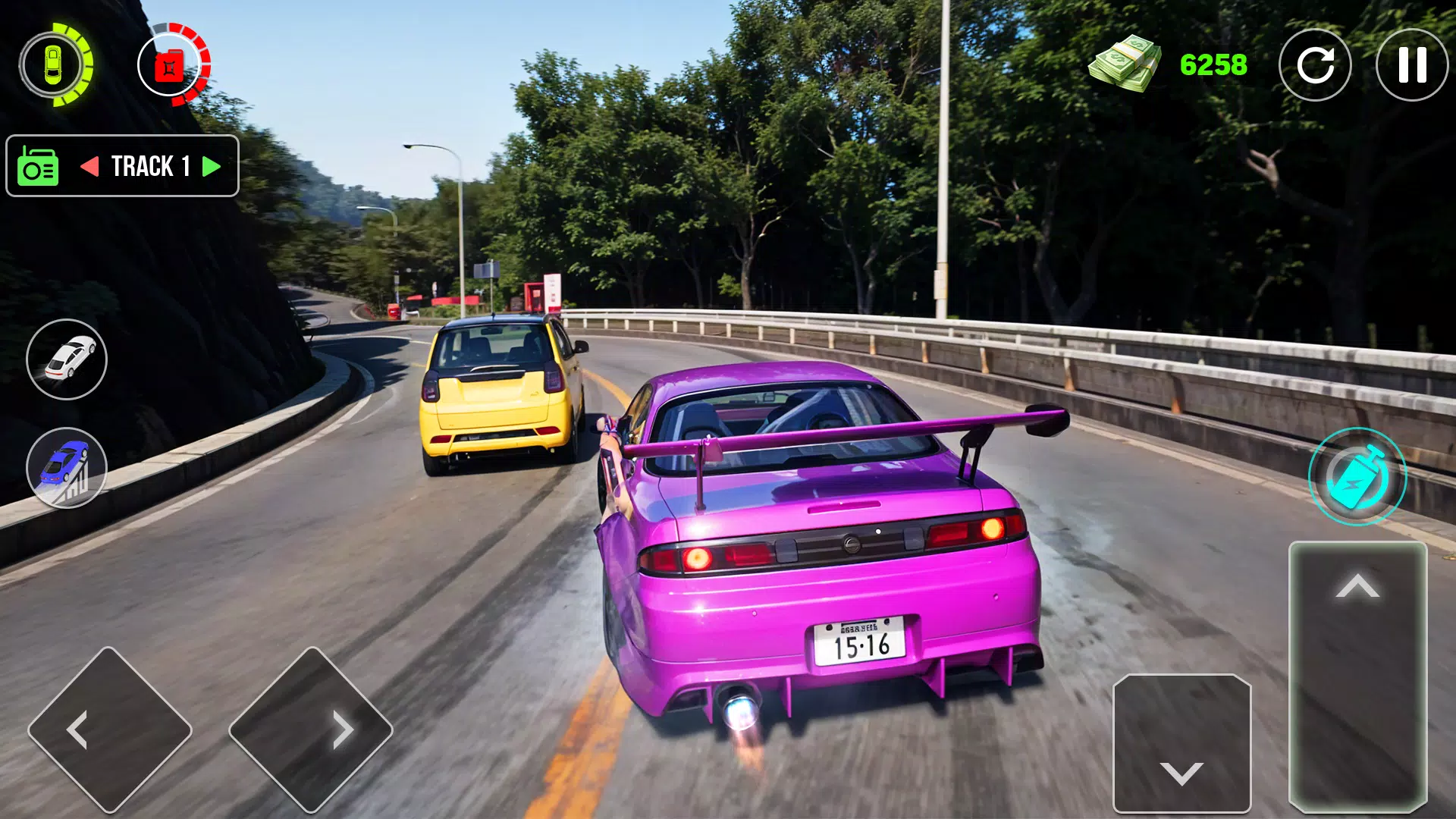
Task: Skip to the next music track
Action: click(210, 165)
